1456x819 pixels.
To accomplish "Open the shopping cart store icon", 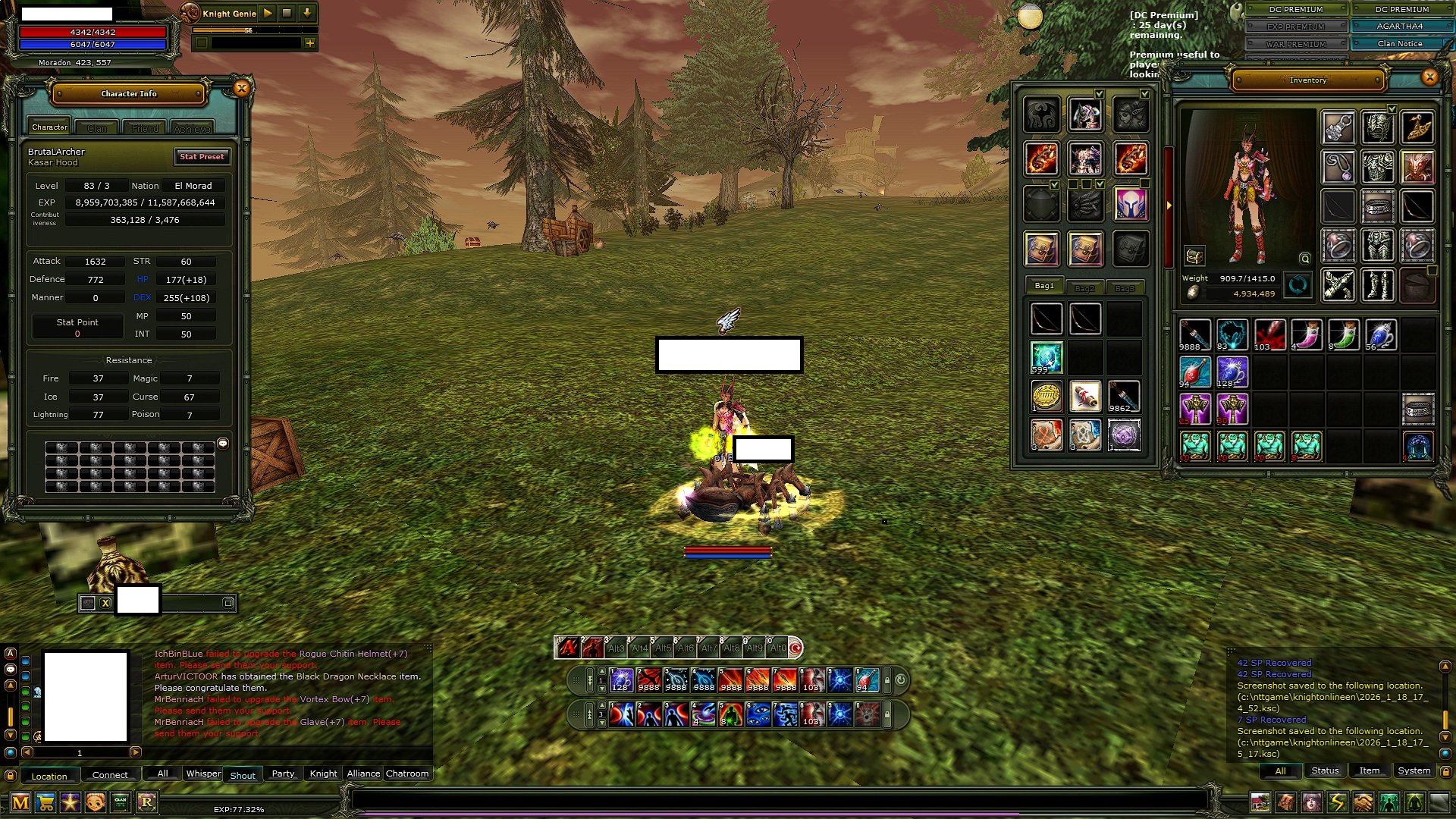I will click(45, 802).
